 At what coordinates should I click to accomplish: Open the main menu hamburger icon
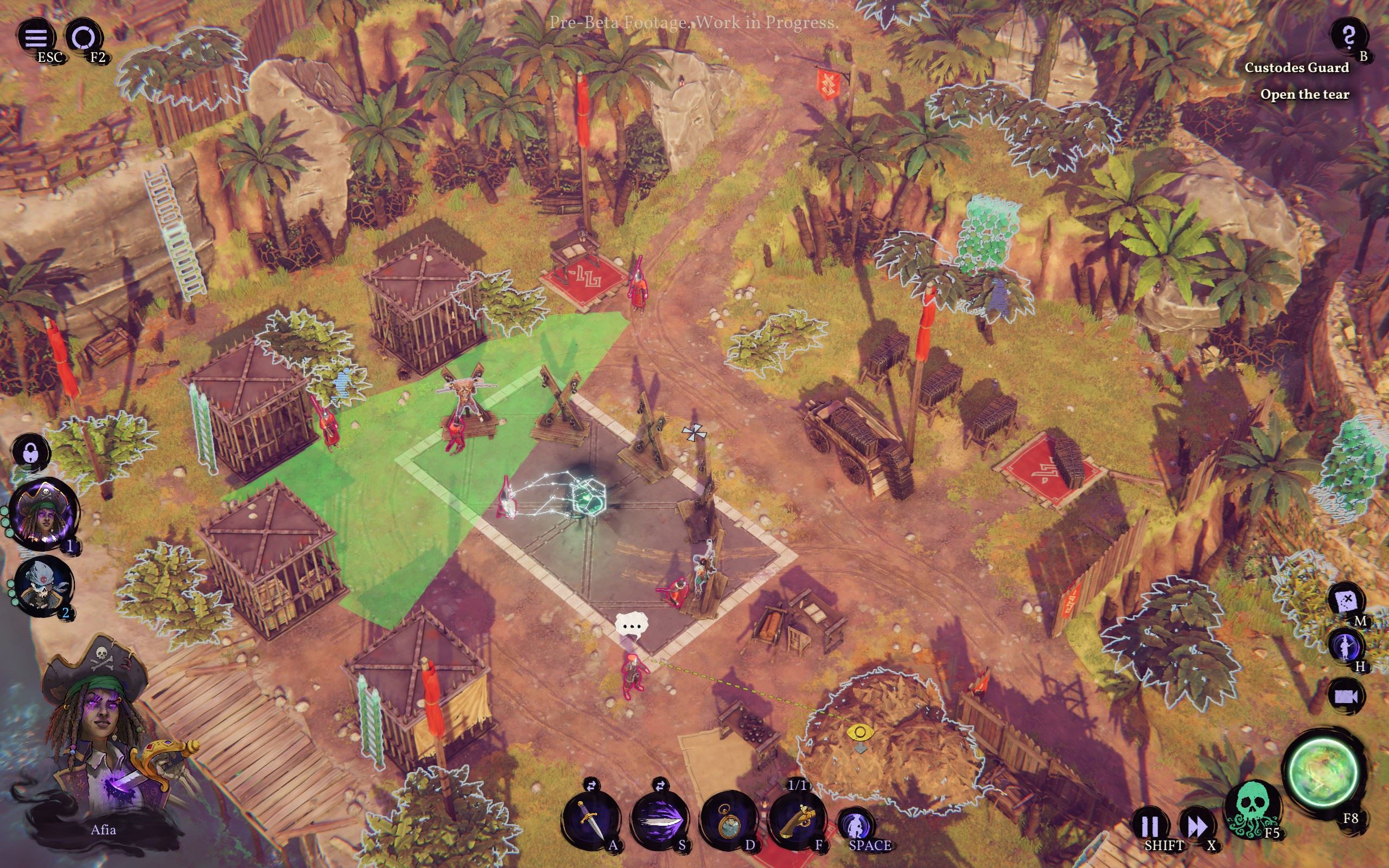click(x=36, y=38)
